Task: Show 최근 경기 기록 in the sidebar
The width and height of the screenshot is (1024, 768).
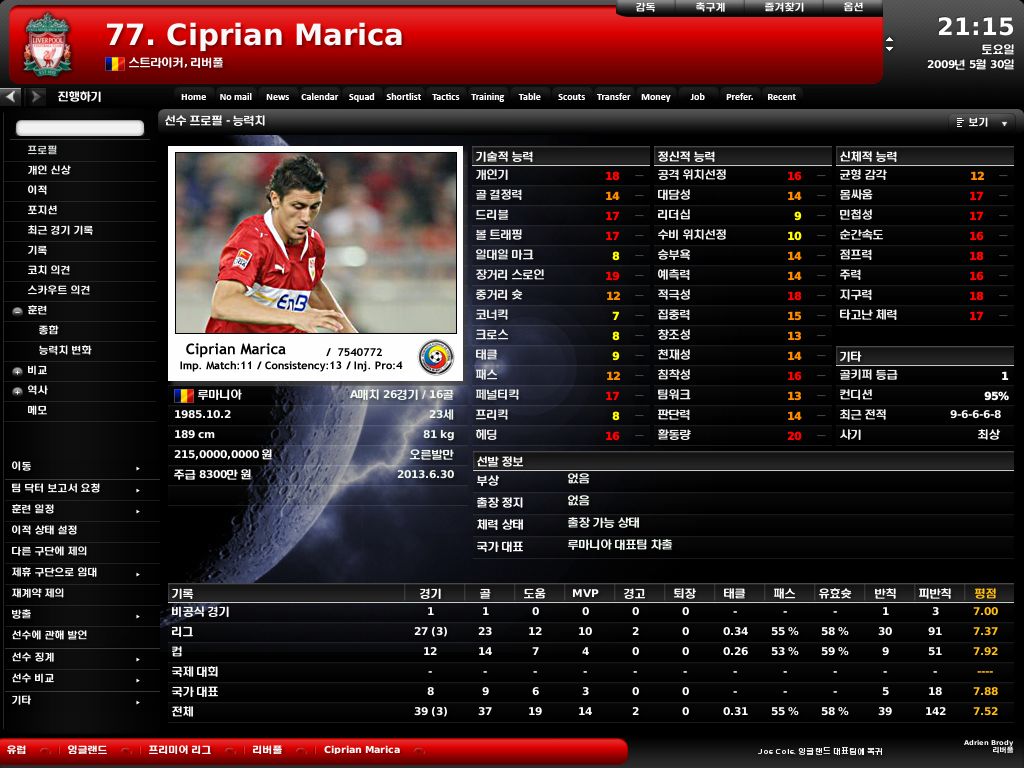Action: click(60, 230)
